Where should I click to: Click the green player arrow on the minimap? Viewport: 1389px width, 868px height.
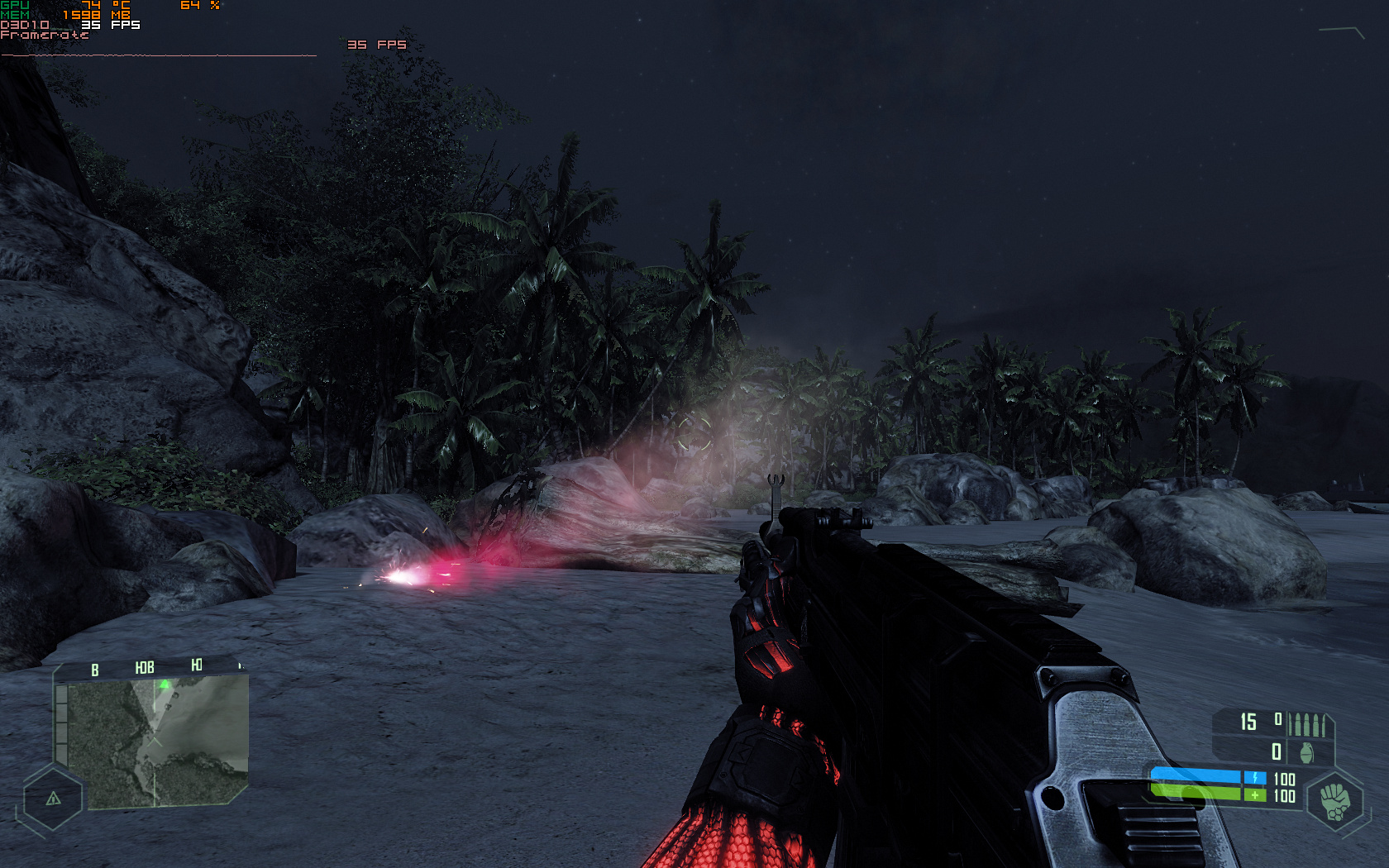(163, 683)
